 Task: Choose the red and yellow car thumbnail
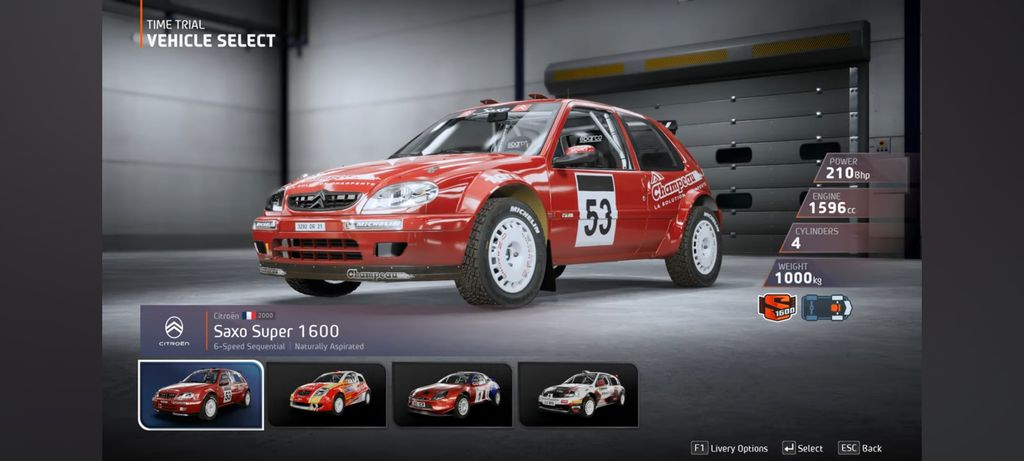click(x=327, y=394)
